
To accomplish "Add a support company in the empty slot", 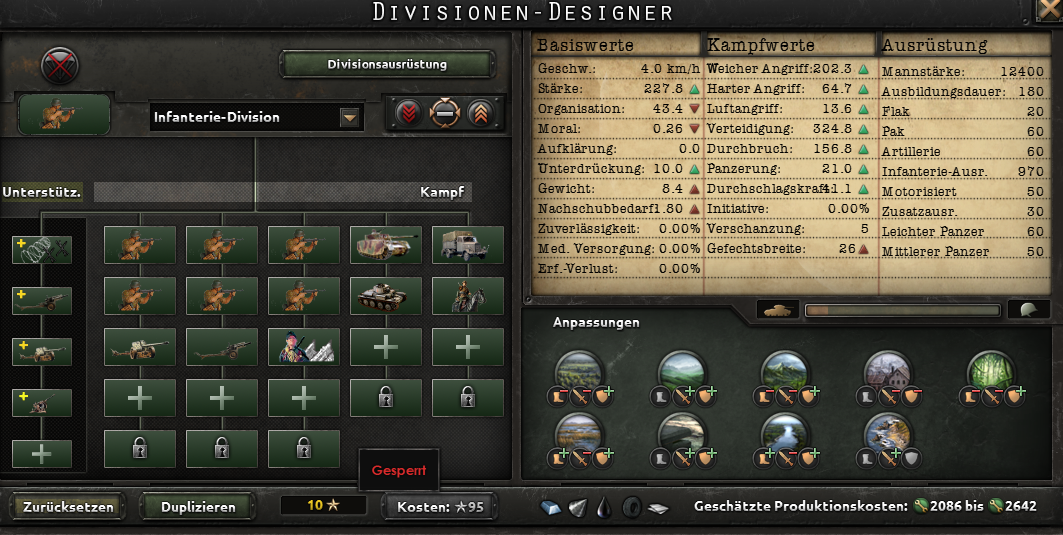I will [42, 453].
